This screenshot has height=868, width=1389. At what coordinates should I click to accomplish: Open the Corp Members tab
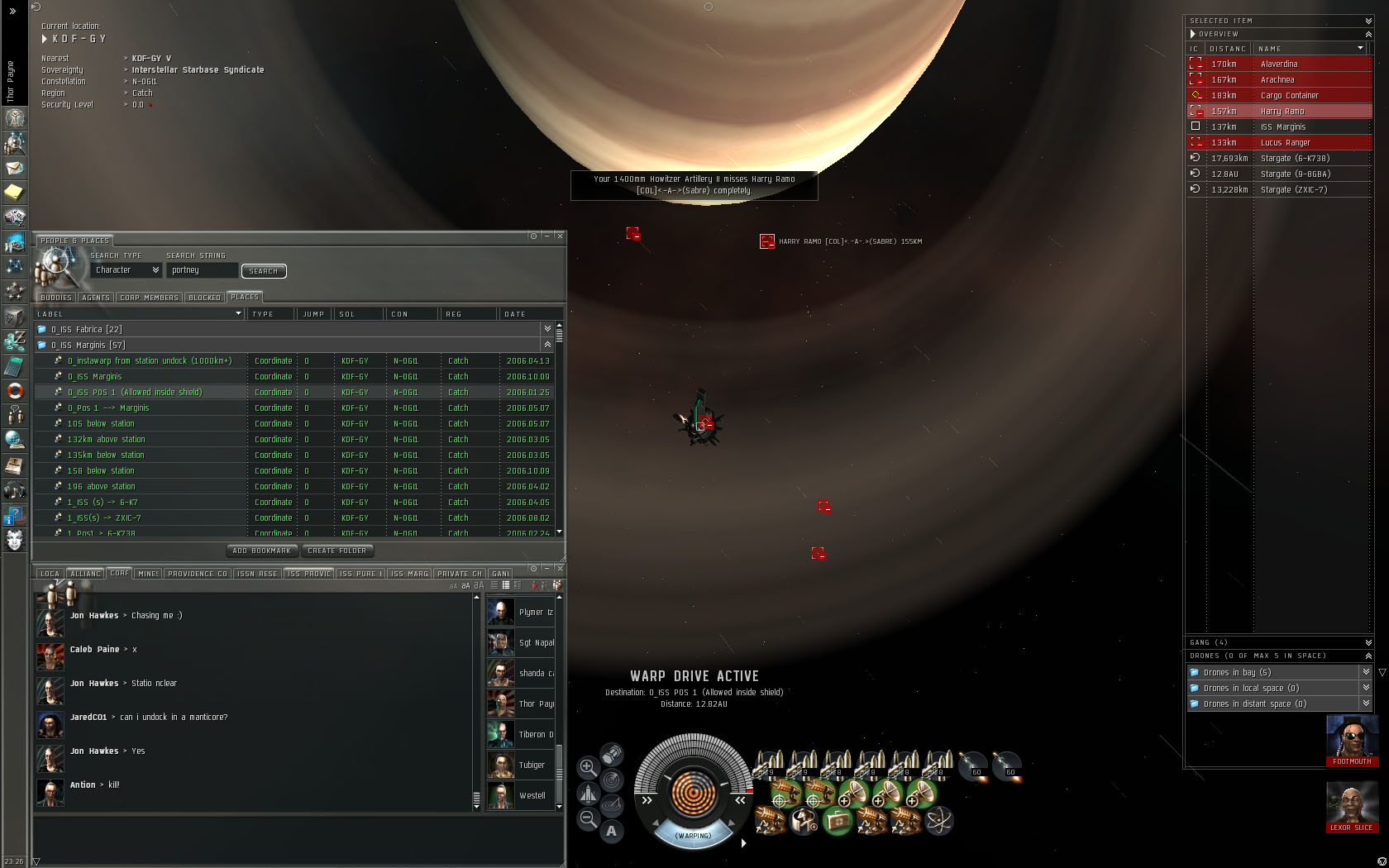click(x=149, y=298)
